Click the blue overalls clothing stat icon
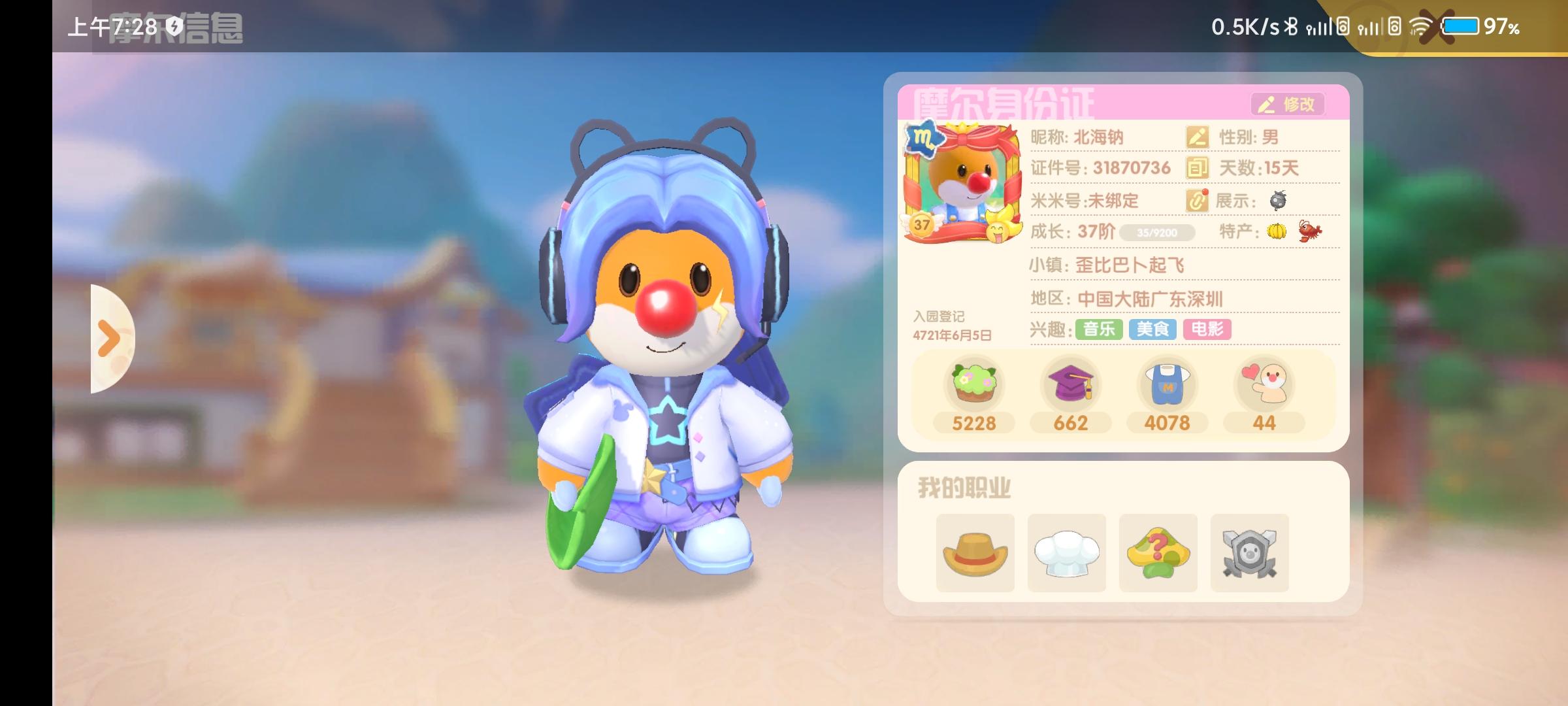 (x=1166, y=387)
